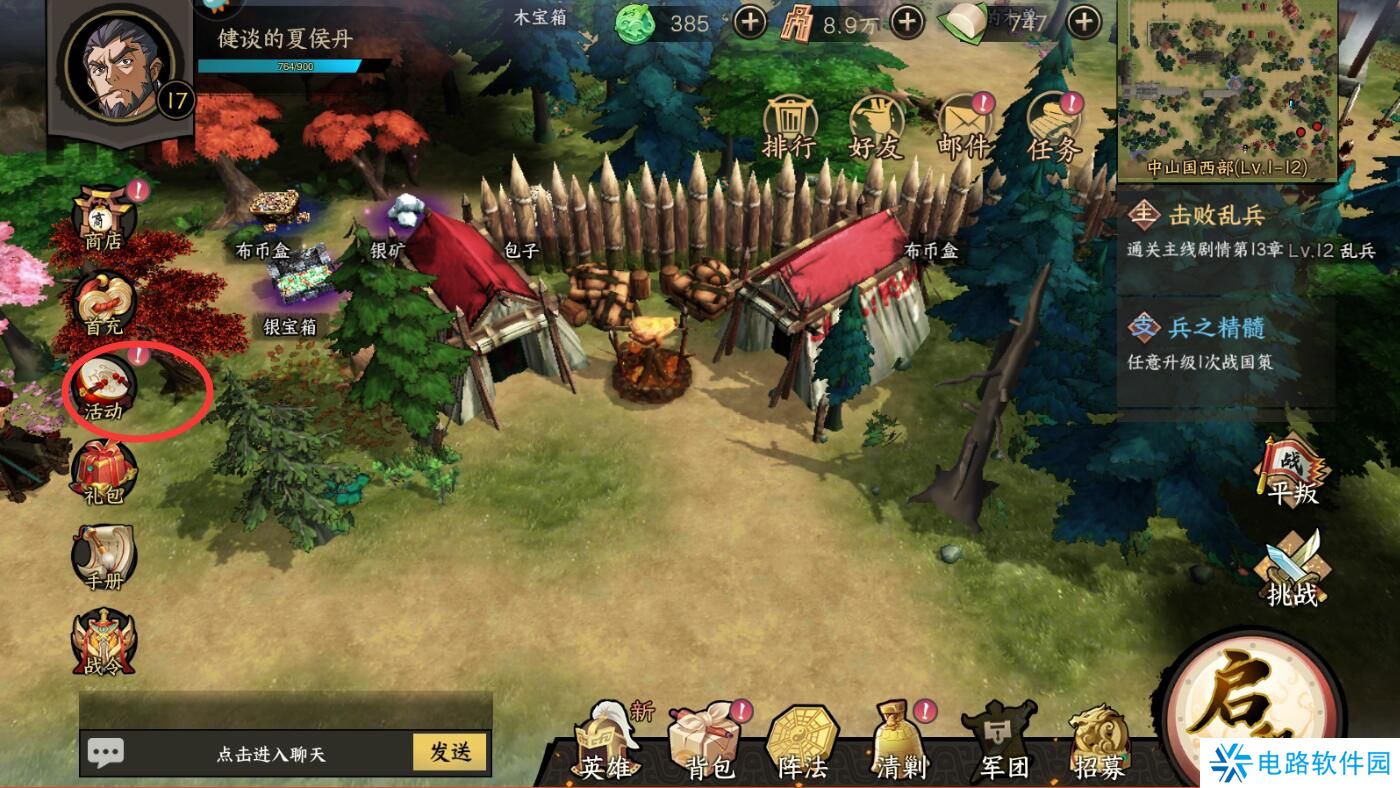This screenshot has height=788, width=1400.
Task: Click the 发送 send chat button
Action: pyautogui.click(x=450, y=752)
